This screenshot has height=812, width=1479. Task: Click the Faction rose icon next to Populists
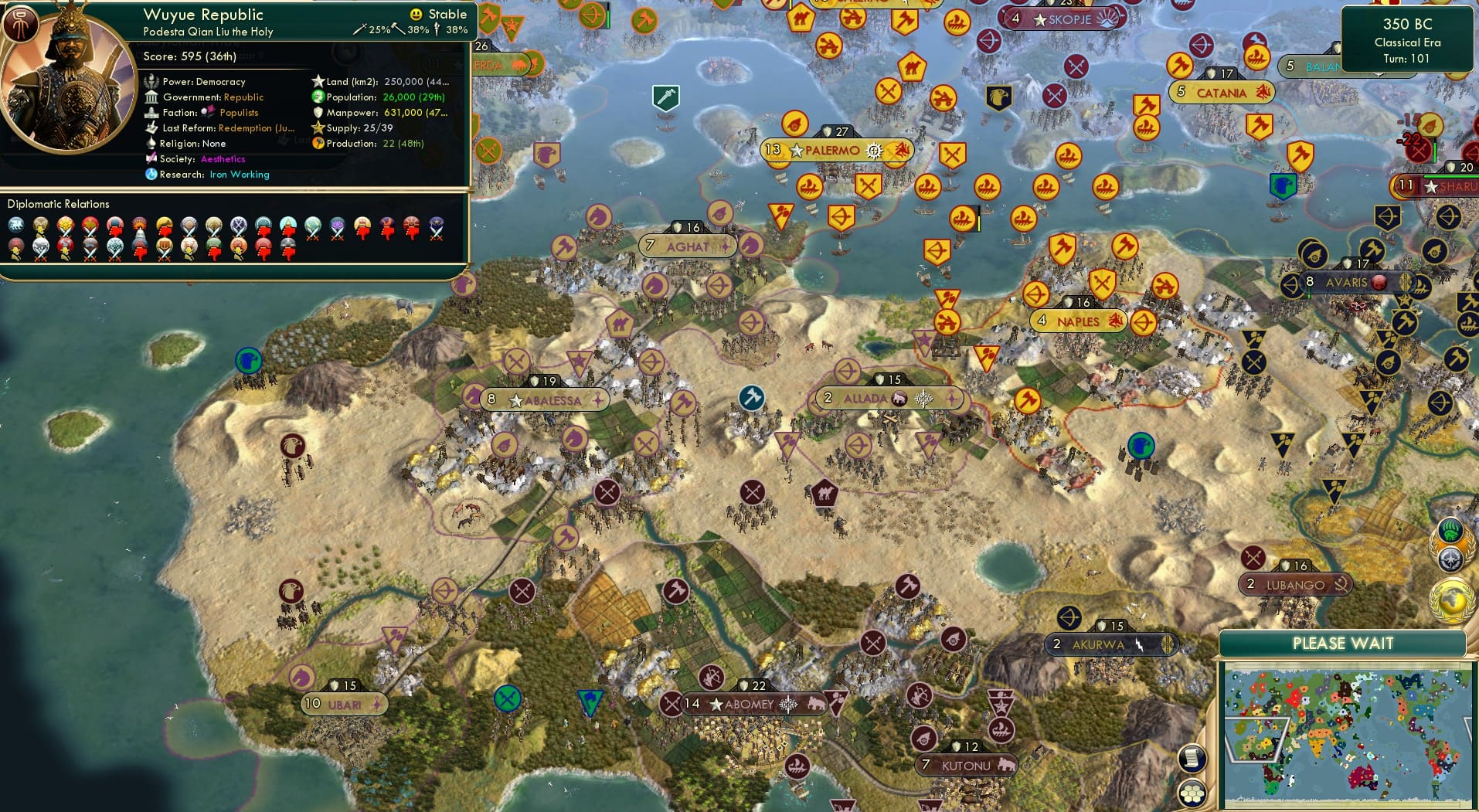207,112
